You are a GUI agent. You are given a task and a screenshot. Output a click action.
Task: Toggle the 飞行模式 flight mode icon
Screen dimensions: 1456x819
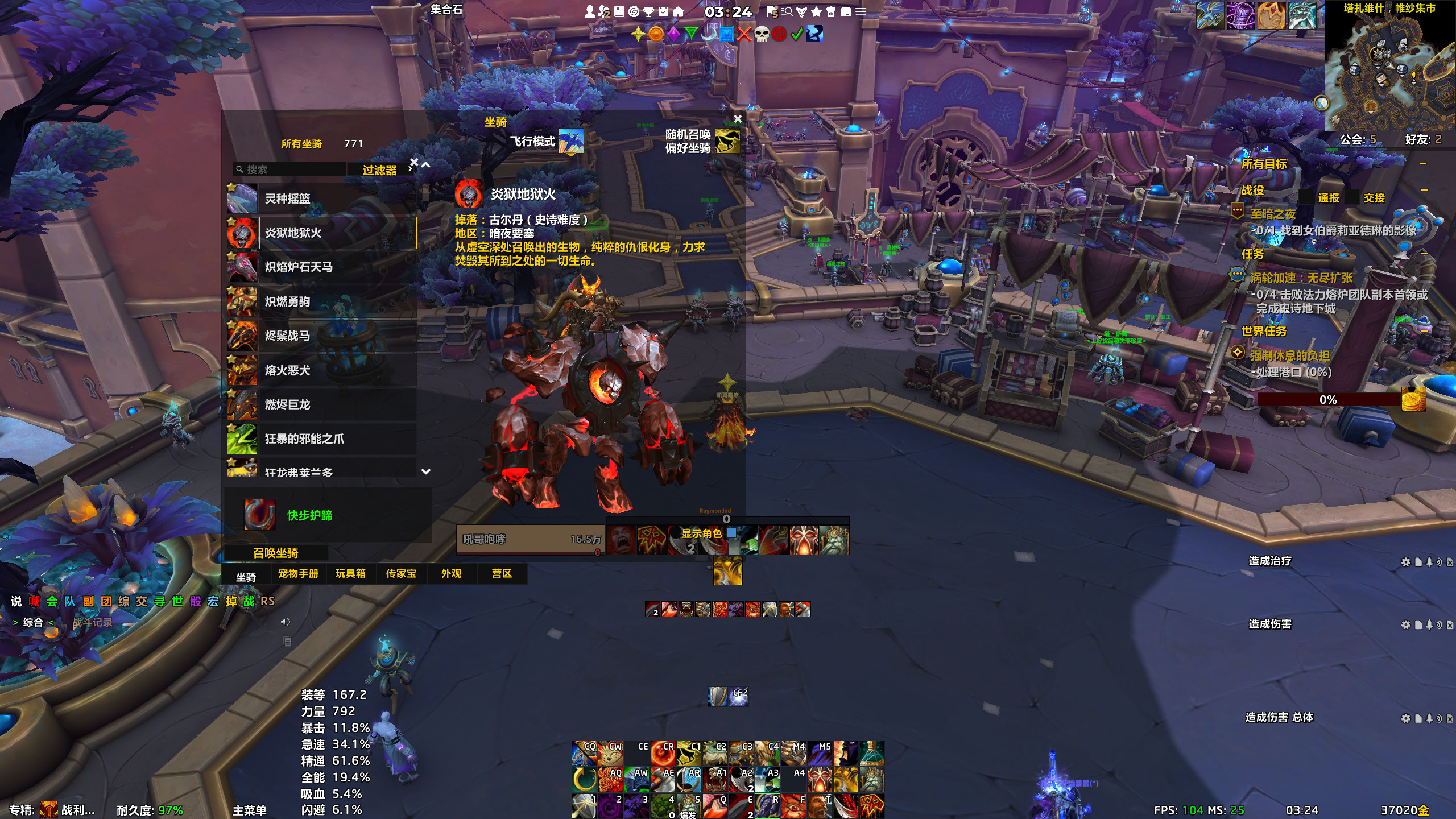pyautogui.click(x=570, y=141)
